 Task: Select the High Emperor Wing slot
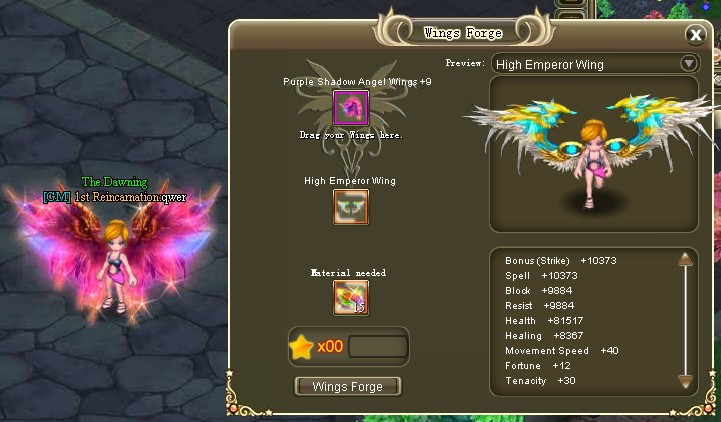(351, 207)
